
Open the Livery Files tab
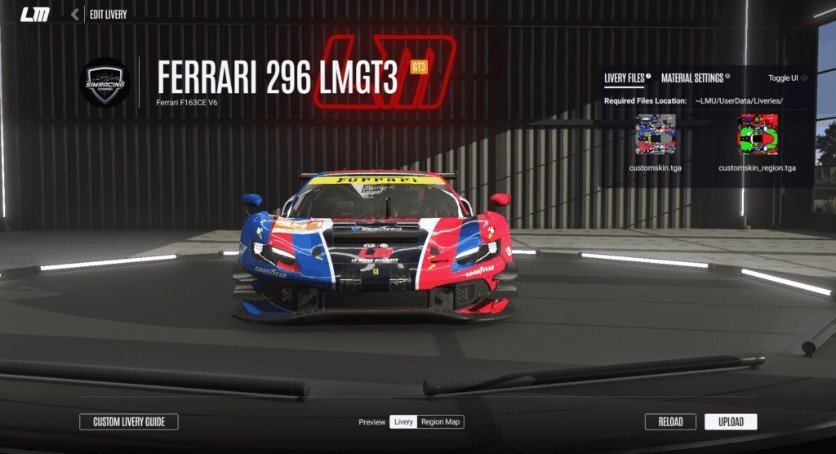tap(625, 77)
